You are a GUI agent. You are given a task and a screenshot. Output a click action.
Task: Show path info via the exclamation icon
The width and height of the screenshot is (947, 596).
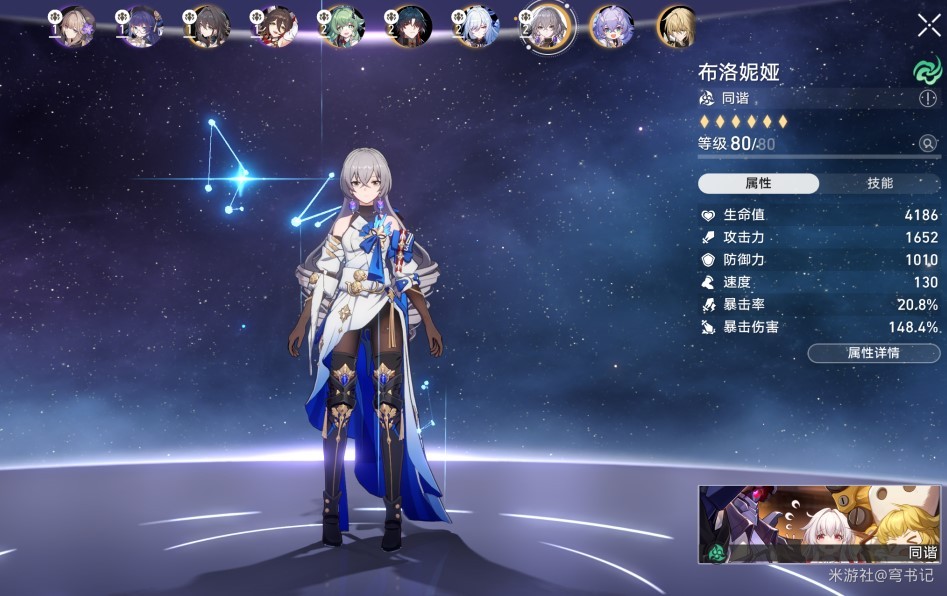928,99
